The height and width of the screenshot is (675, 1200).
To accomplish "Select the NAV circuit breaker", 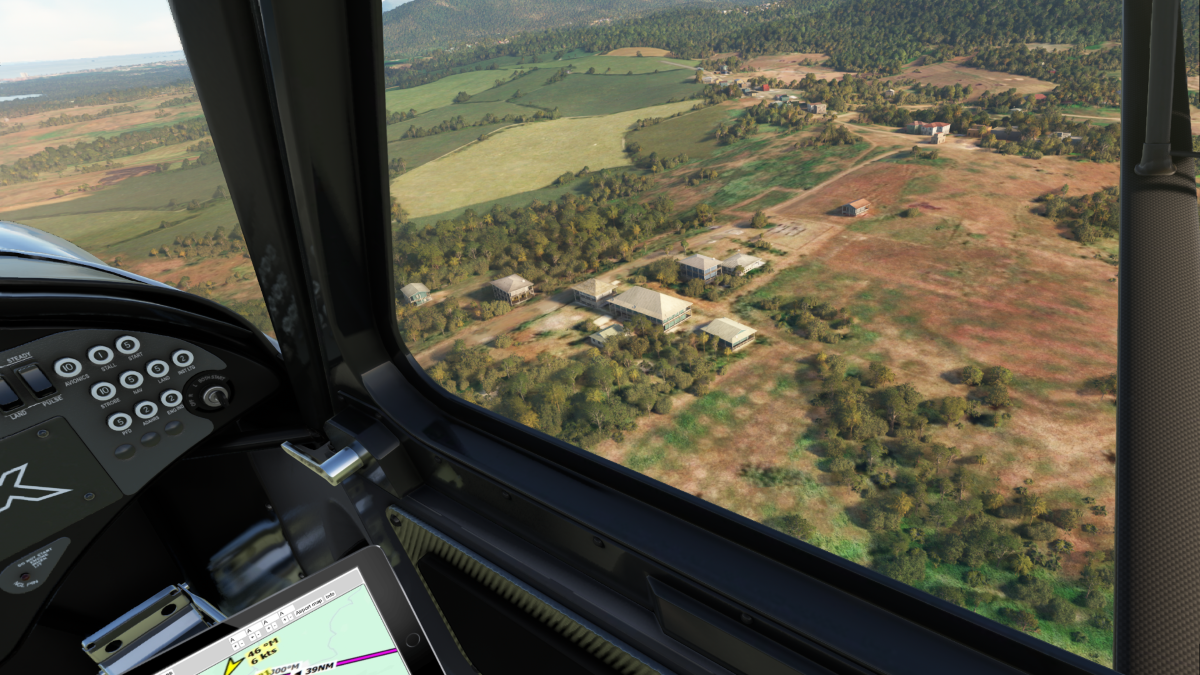I will [x=131, y=380].
